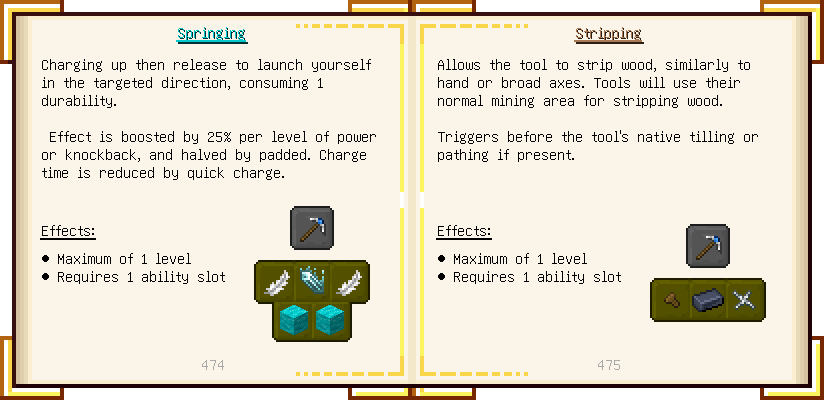The image size is (824, 400).
Task: Choose the dark metal ingot ingredient slot
Action: (708, 300)
